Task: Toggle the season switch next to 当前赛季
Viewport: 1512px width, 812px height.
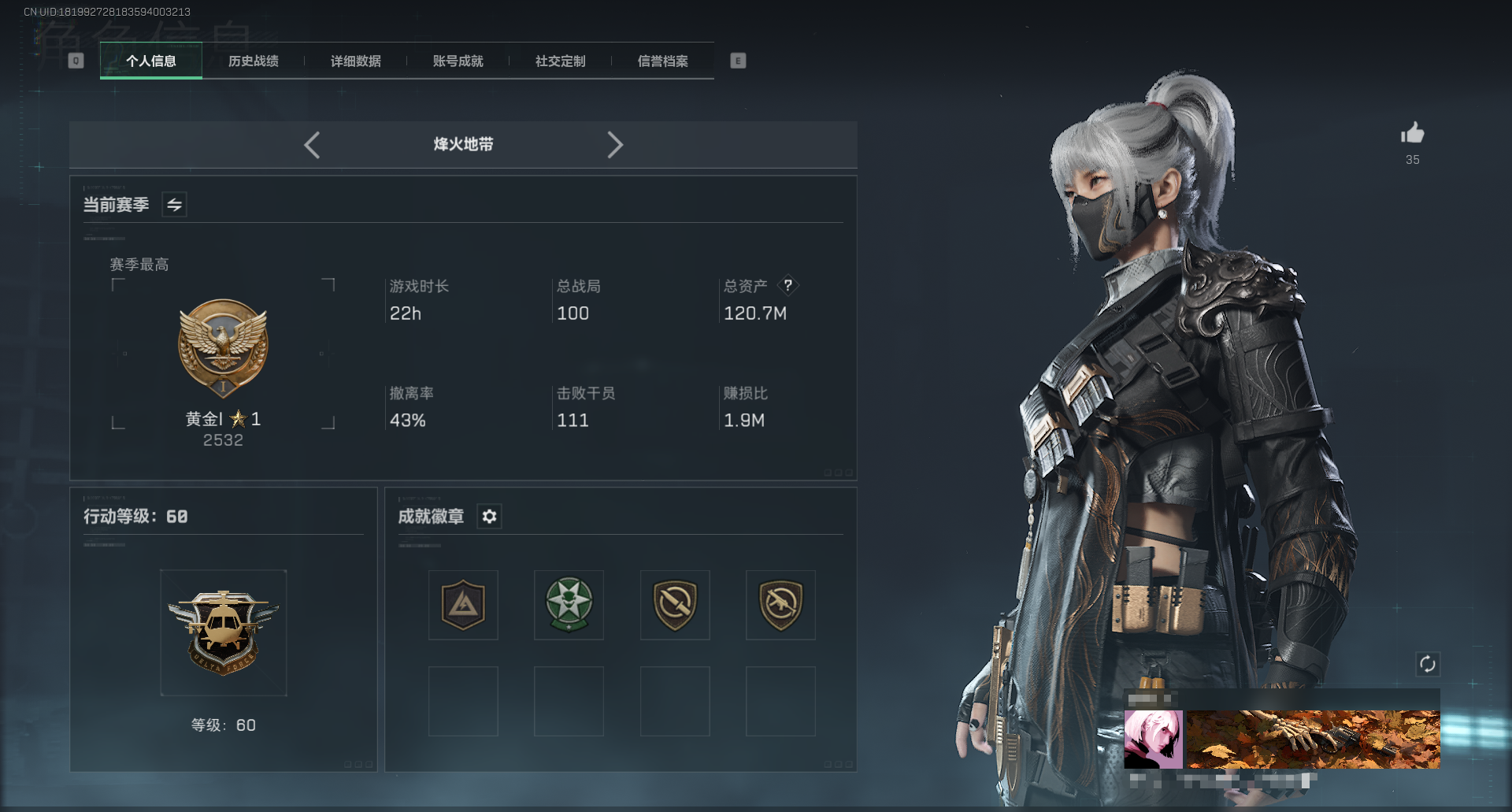Action: click(174, 205)
